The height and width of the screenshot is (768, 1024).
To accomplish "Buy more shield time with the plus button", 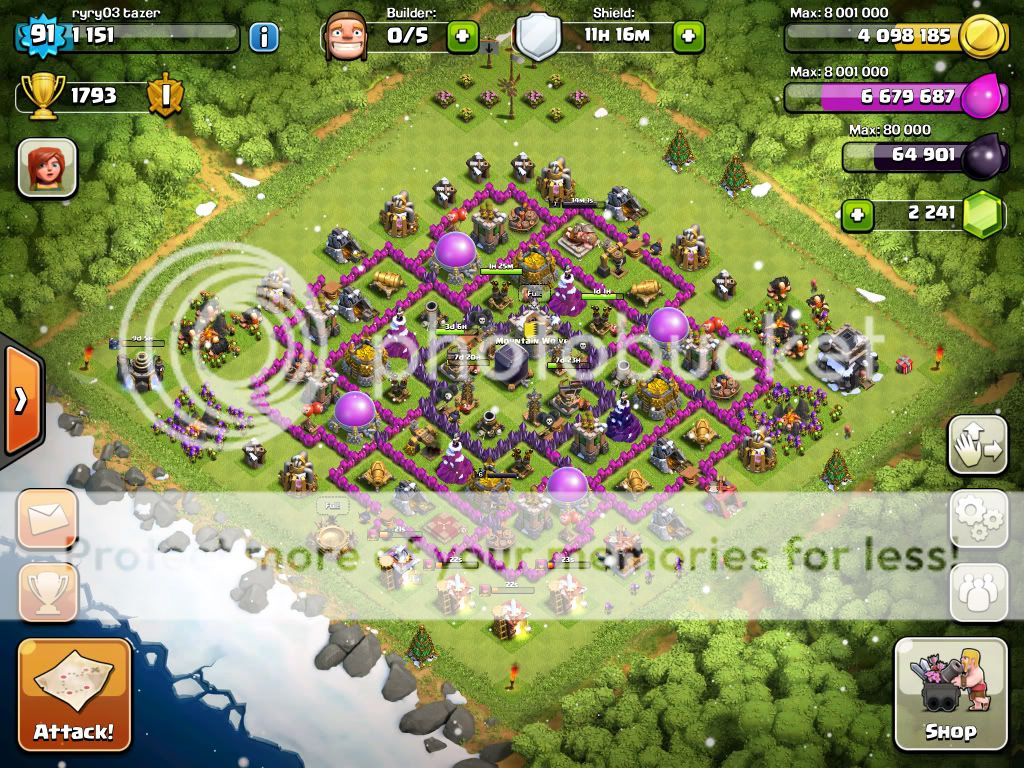I will [688, 38].
